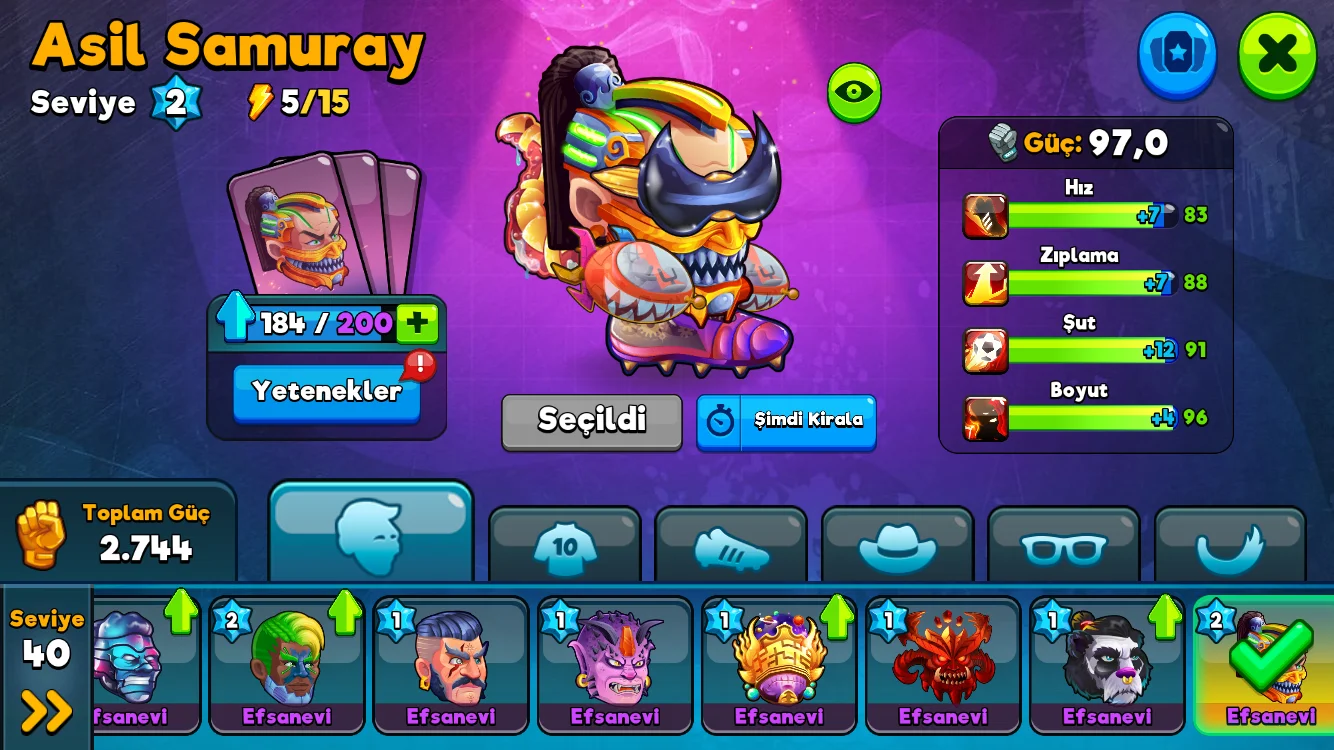Open the blue star badge button

[1177, 54]
